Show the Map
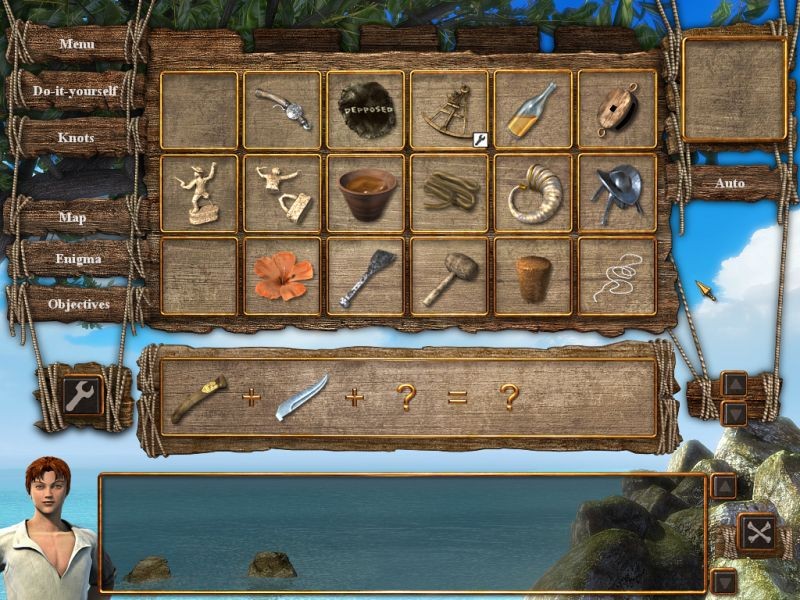The height and width of the screenshot is (600, 800). pyautogui.click(x=72, y=217)
